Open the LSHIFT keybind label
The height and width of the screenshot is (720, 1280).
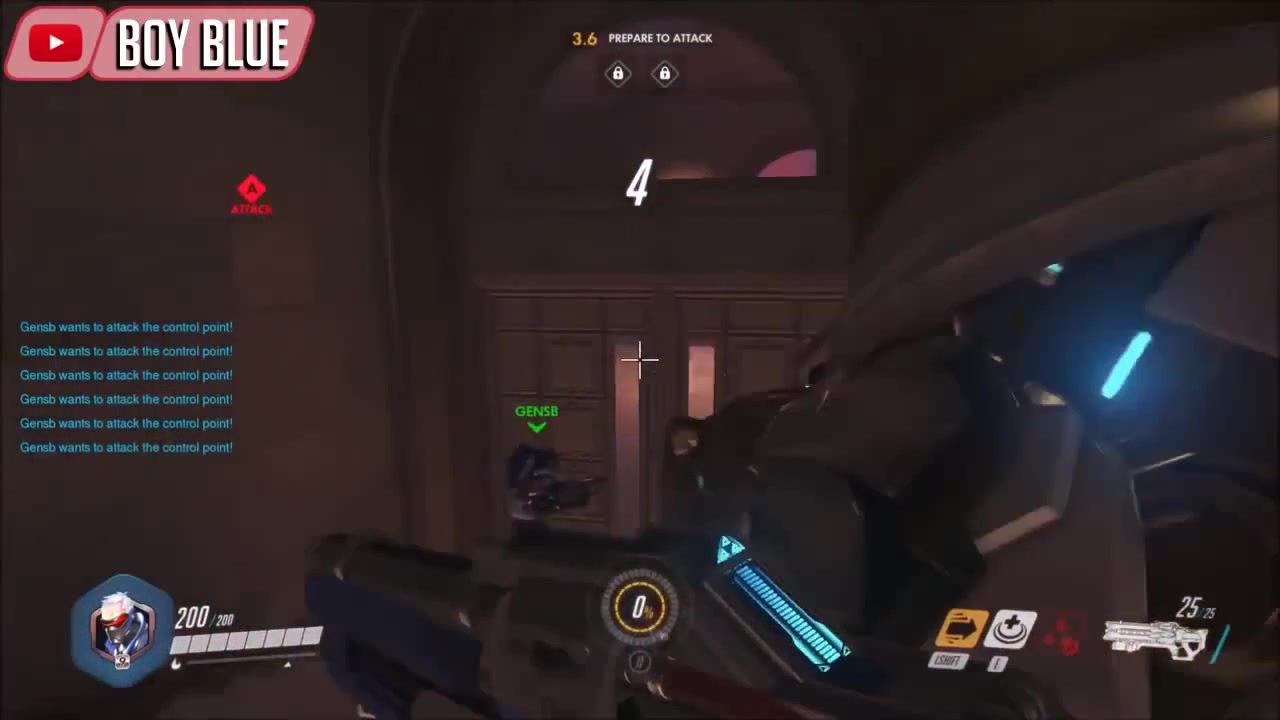click(947, 660)
